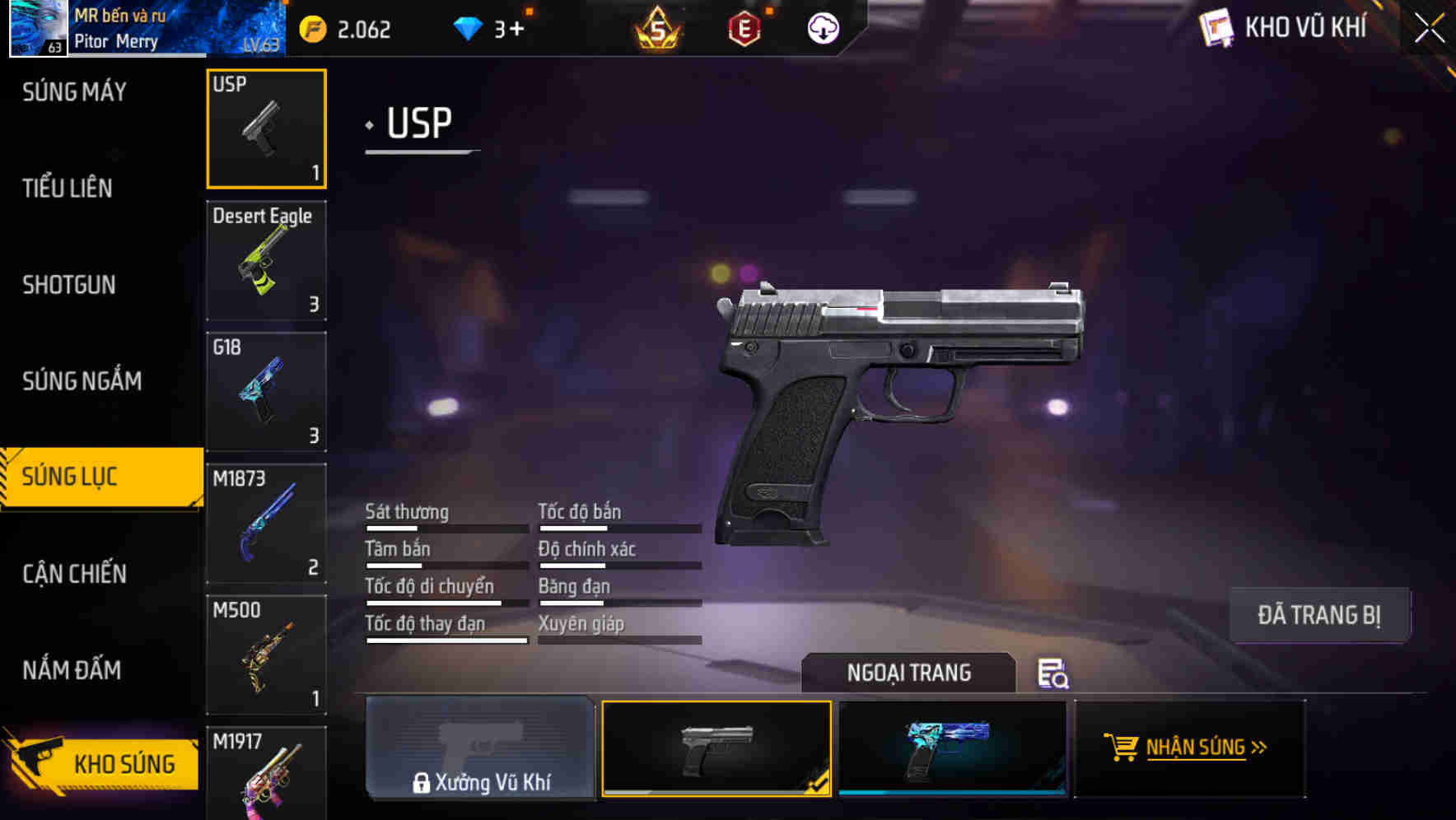Open the Súng Ngắm category
Screen dimensions: 1456x820
[x=80, y=380]
